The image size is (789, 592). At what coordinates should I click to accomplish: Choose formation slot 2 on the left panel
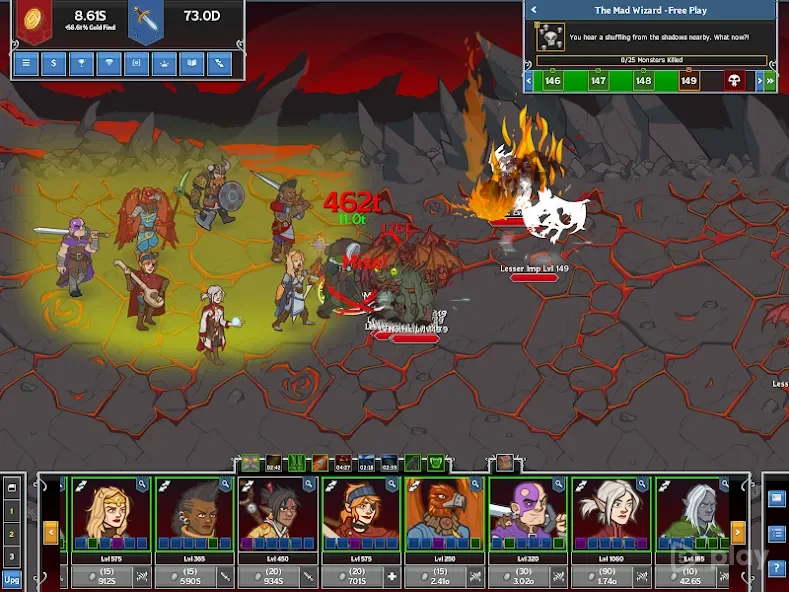pyautogui.click(x=12, y=534)
